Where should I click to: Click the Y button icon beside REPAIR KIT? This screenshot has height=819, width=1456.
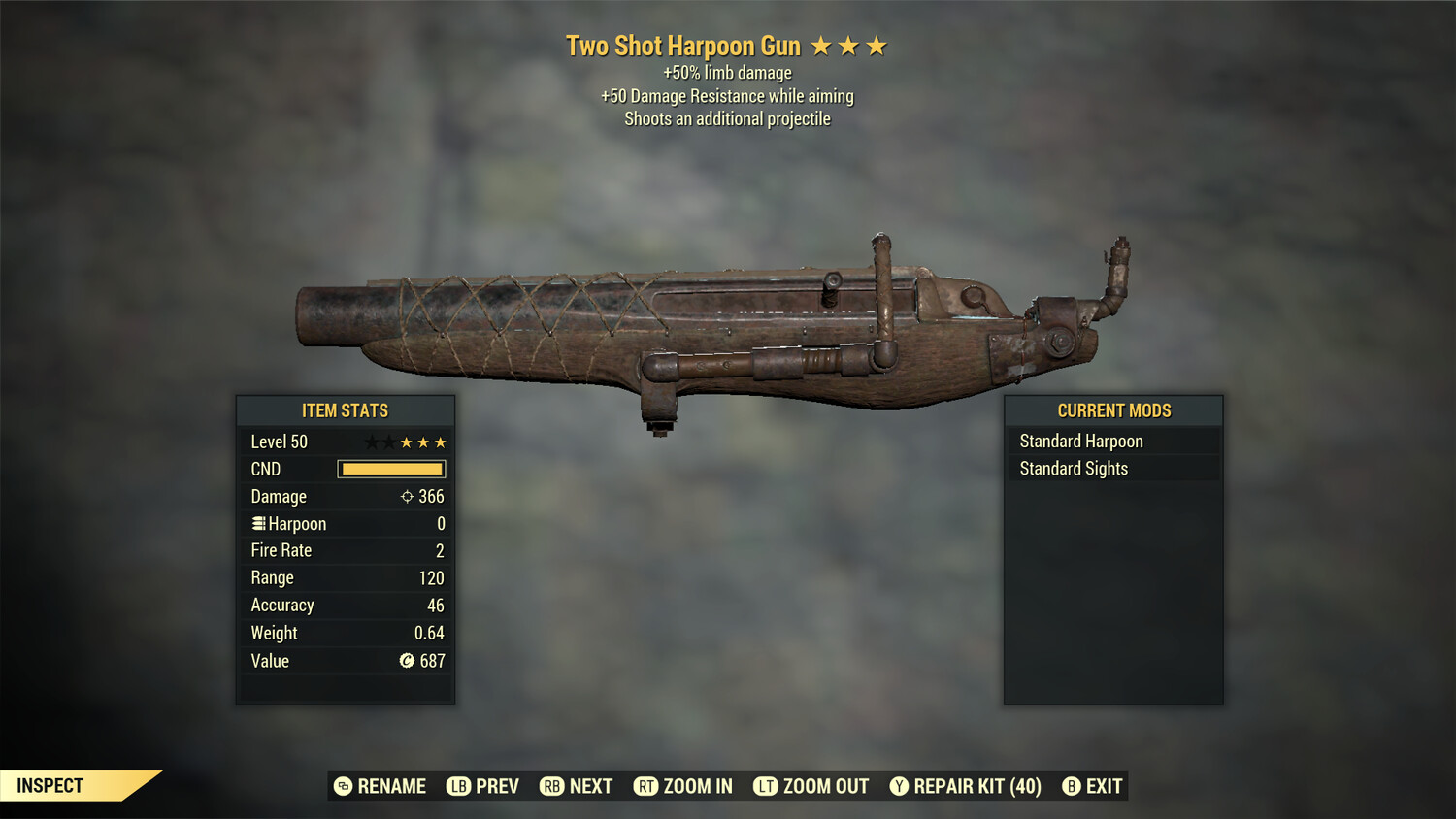[x=898, y=786]
